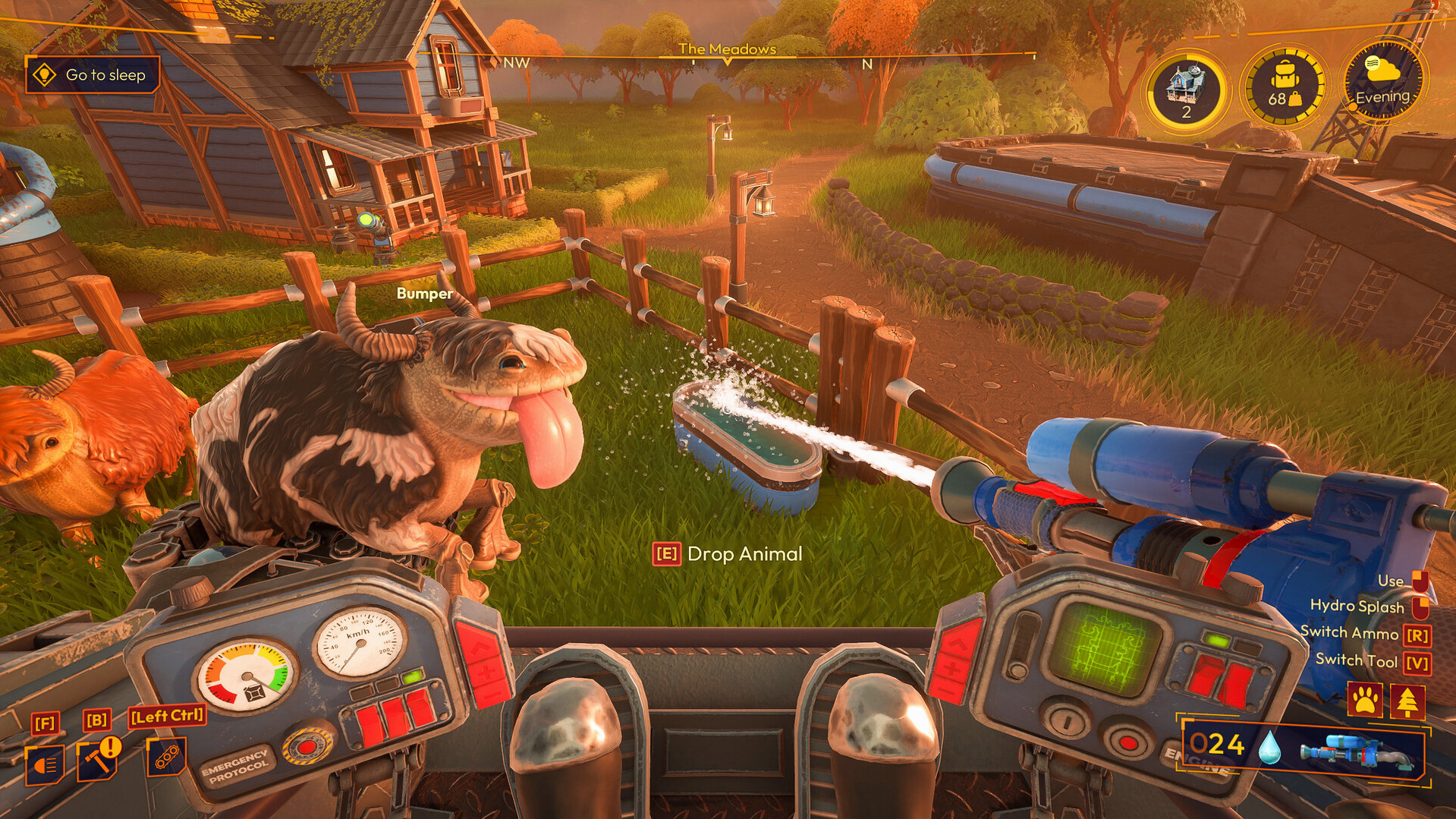Select the pine tree tool icon
This screenshot has width=1456, height=819.
coord(1408,701)
